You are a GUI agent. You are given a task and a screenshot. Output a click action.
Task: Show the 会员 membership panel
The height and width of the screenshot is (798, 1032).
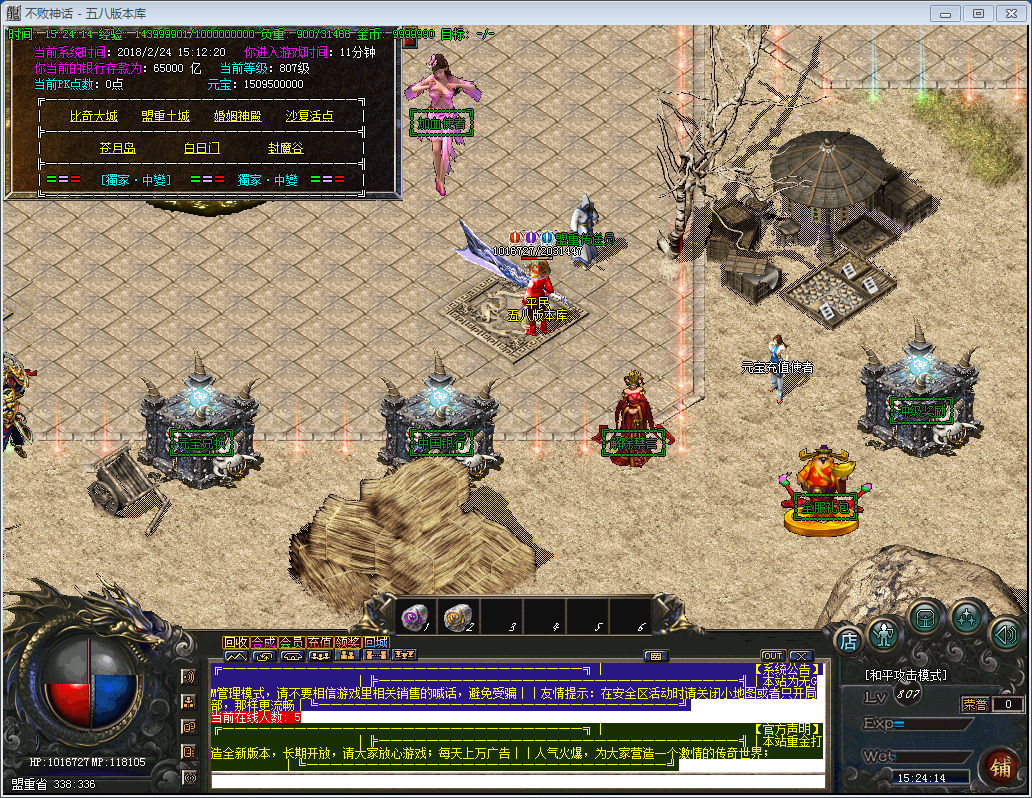[x=292, y=642]
